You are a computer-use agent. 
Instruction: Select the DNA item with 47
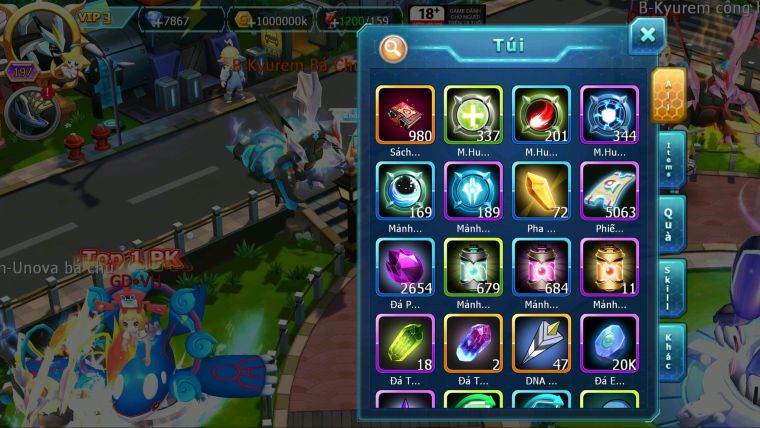click(541, 343)
